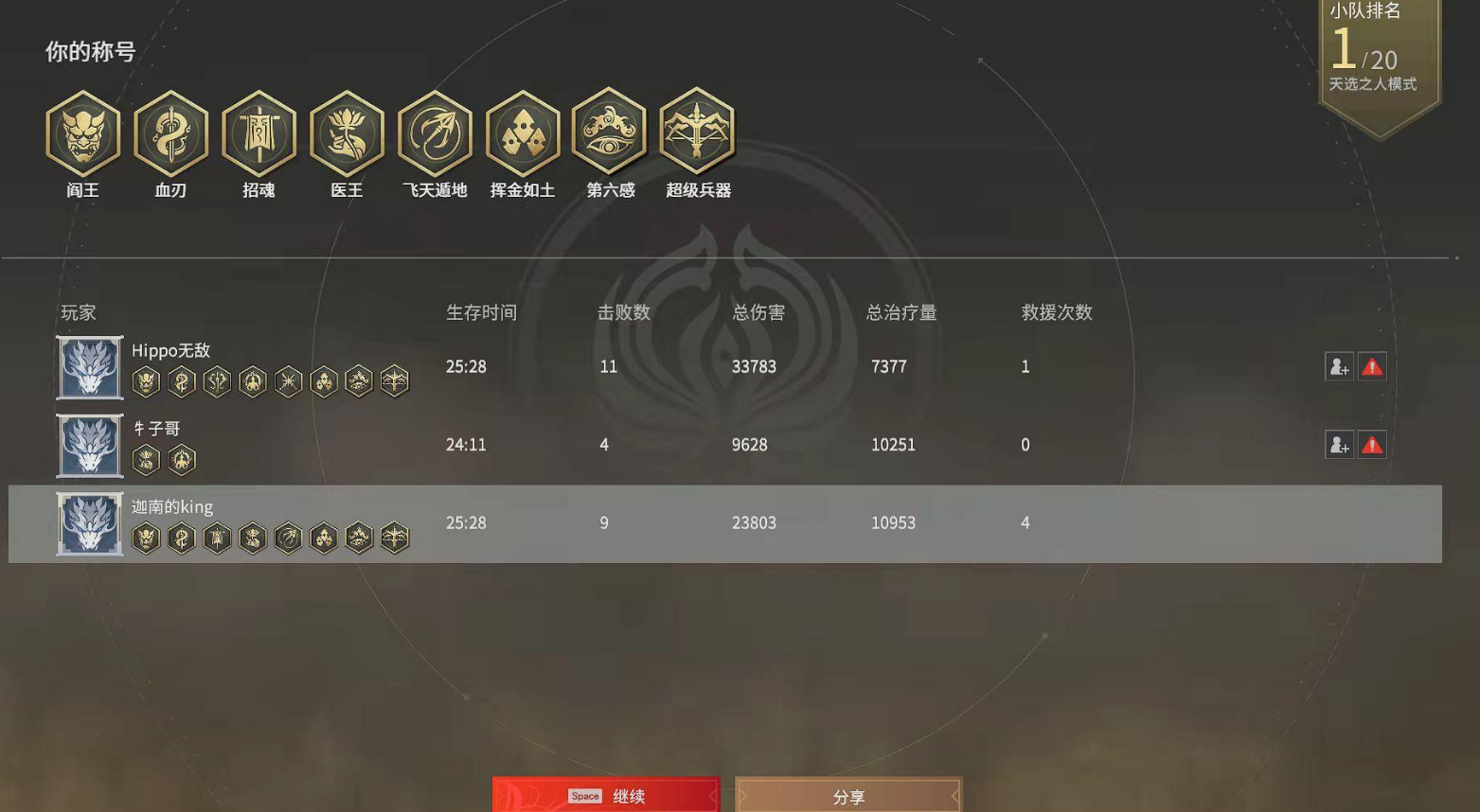This screenshot has width=1480, height=812.
Task: Open the 招魂 title badge
Action: click(259, 133)
